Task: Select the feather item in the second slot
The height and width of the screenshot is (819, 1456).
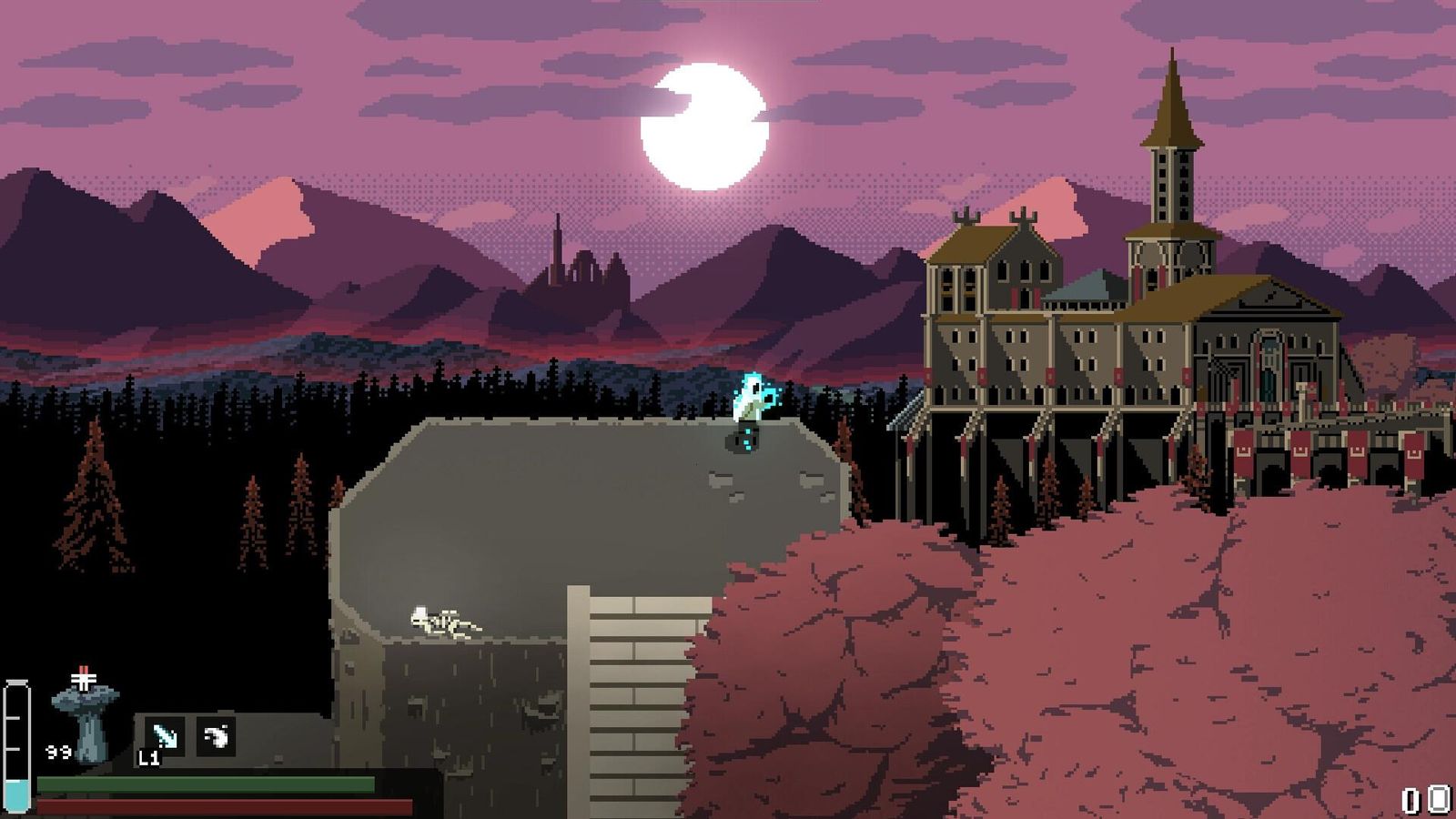Action: 216,733
